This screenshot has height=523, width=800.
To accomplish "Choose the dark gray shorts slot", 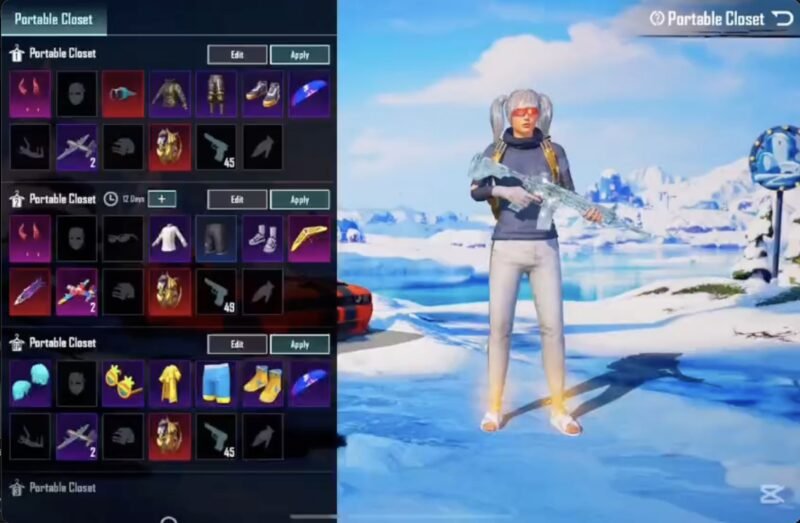I will [x=216, y=239].
